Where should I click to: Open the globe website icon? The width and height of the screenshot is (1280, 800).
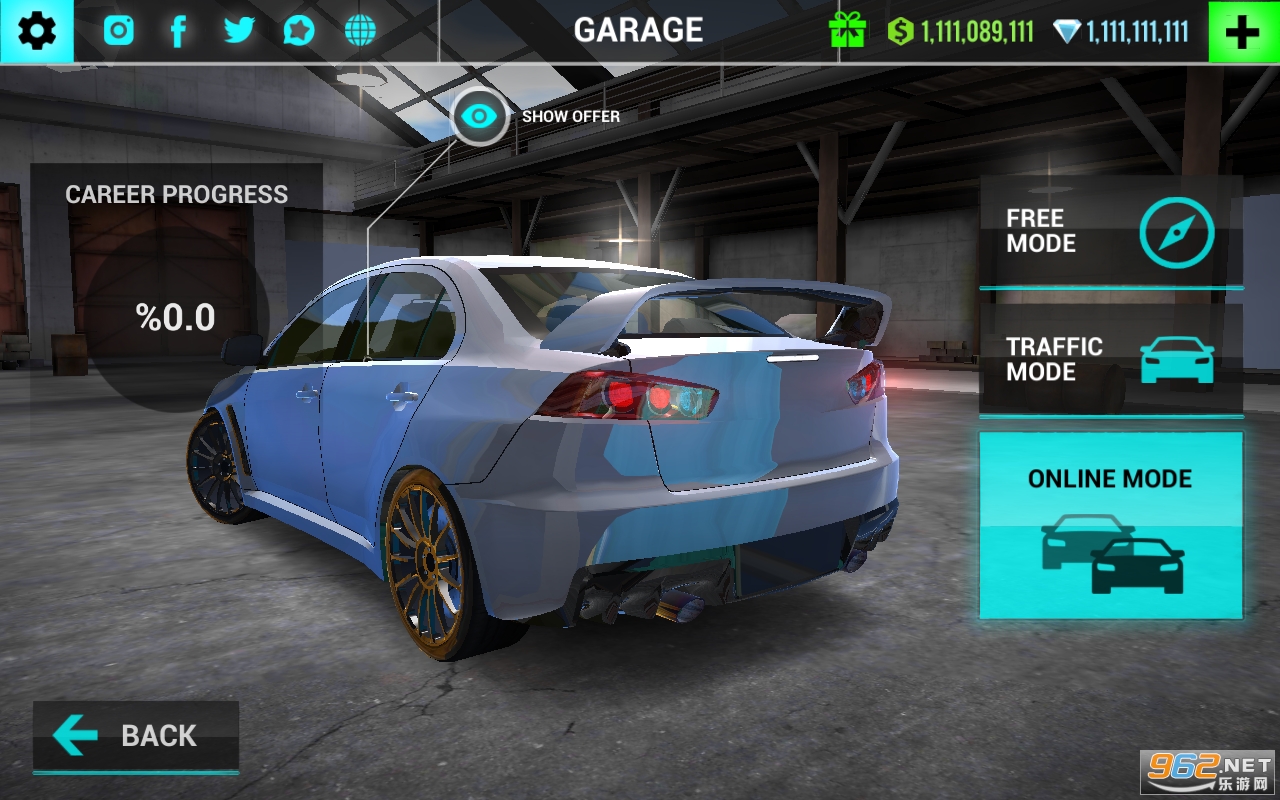click(360, 31)
